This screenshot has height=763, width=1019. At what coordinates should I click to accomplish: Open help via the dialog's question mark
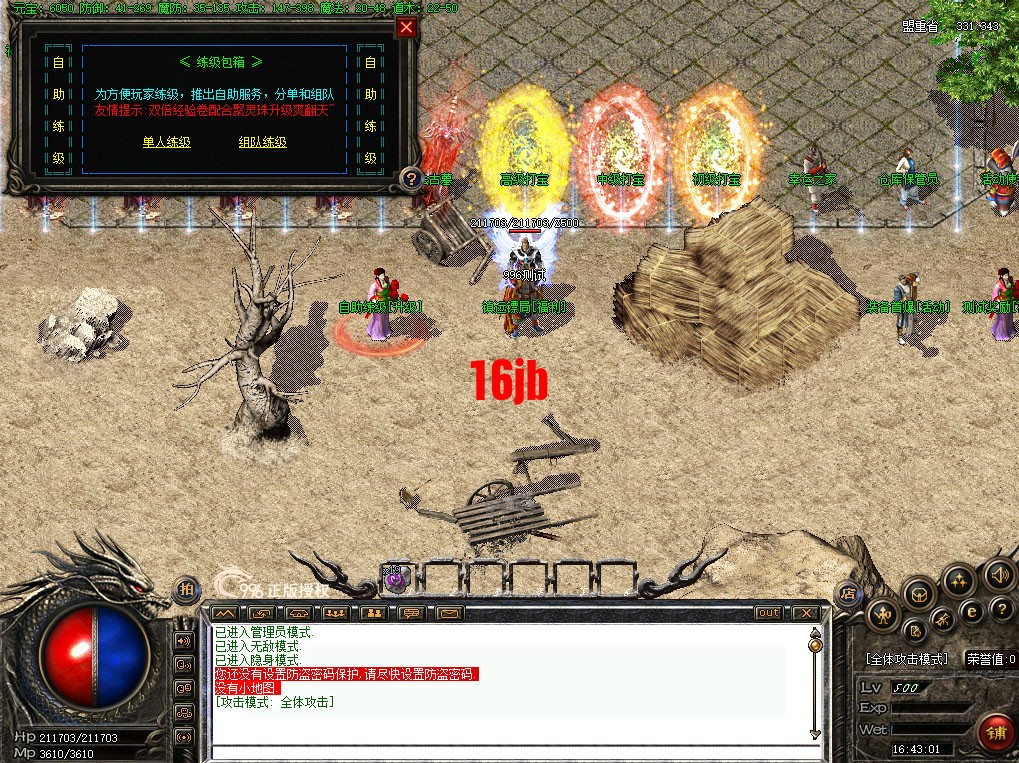pos(410,179)
